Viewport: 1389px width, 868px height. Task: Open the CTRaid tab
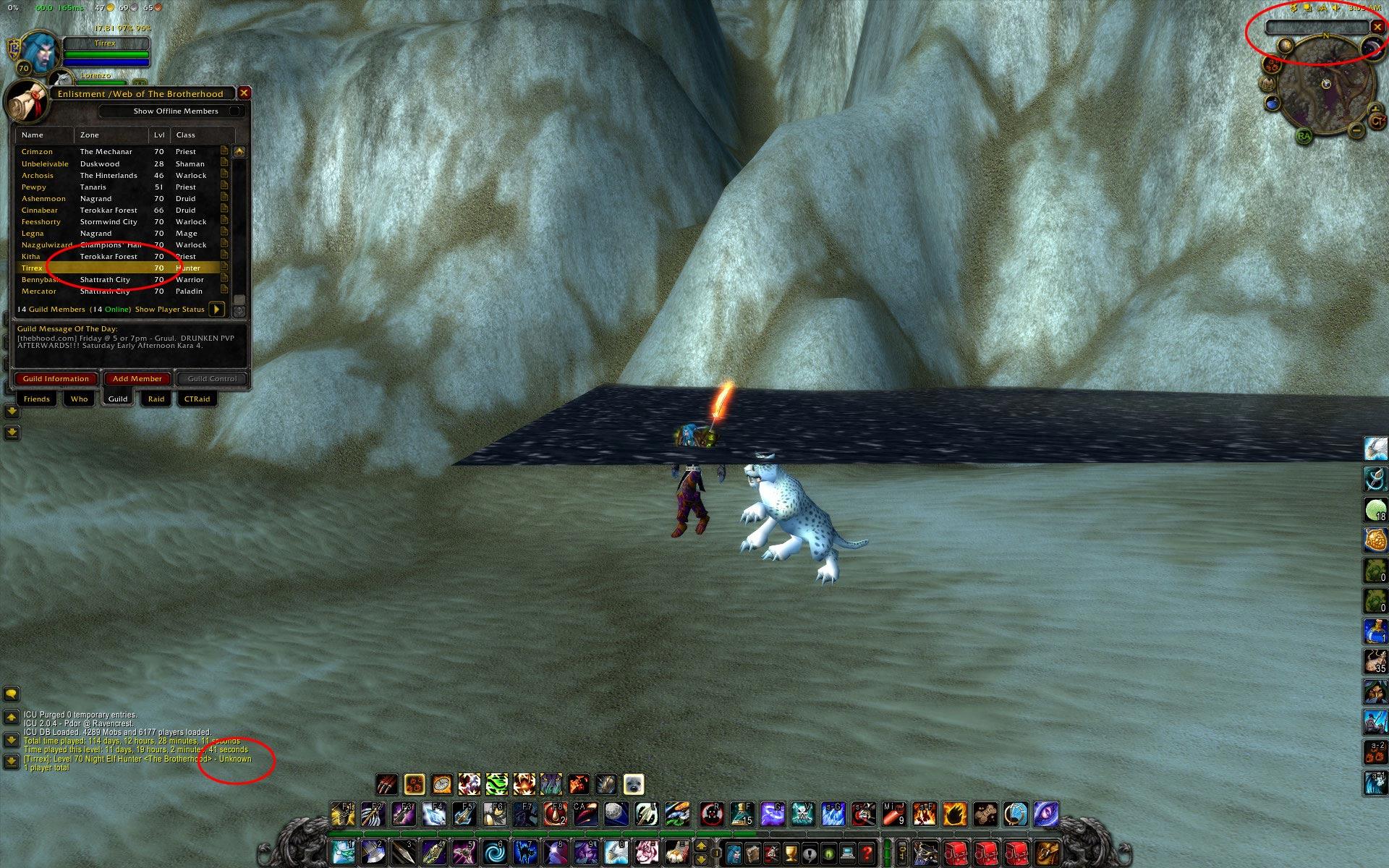pos(197,399)
